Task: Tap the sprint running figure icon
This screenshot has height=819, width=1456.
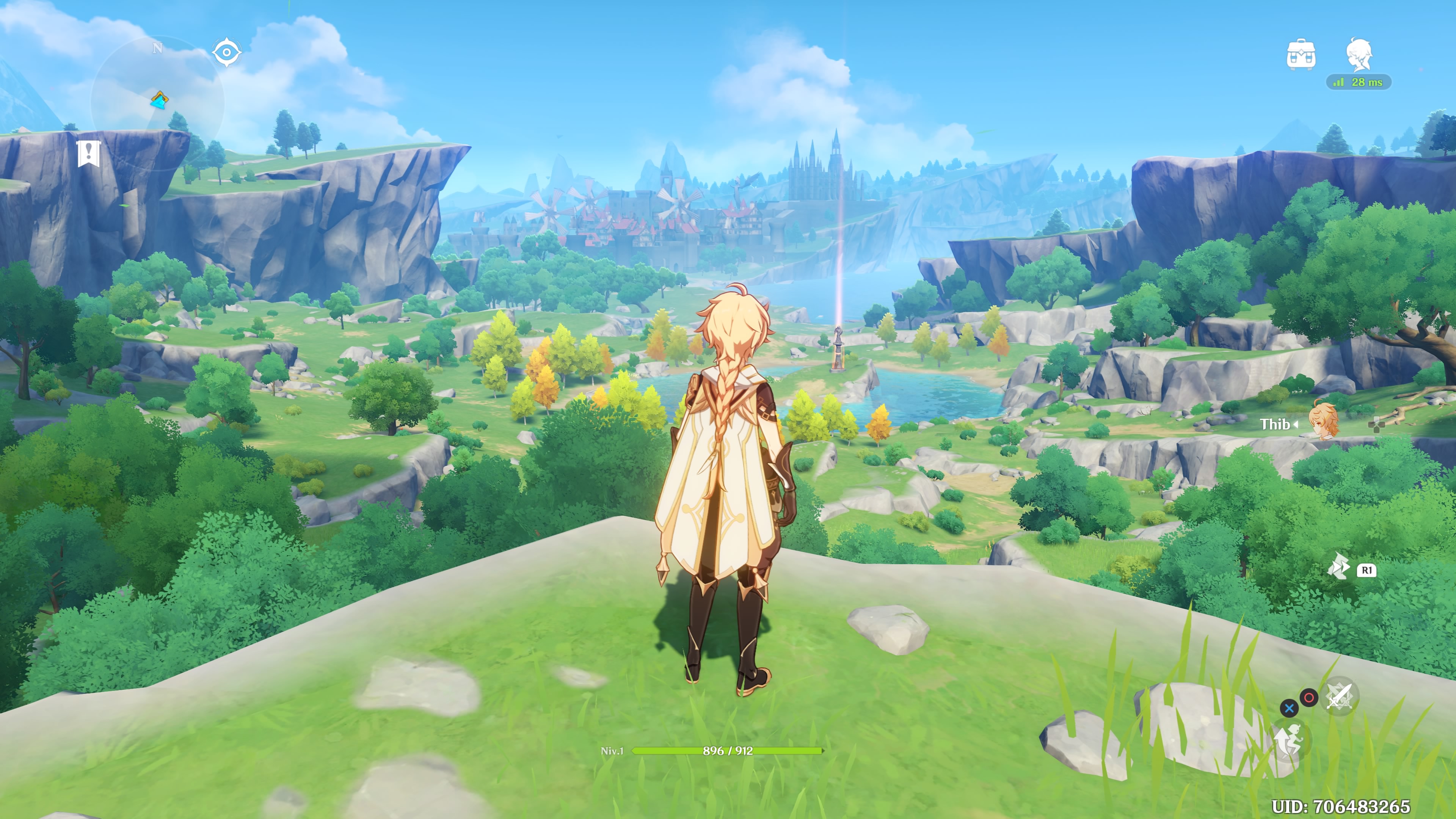Action: coord(1288,741)
